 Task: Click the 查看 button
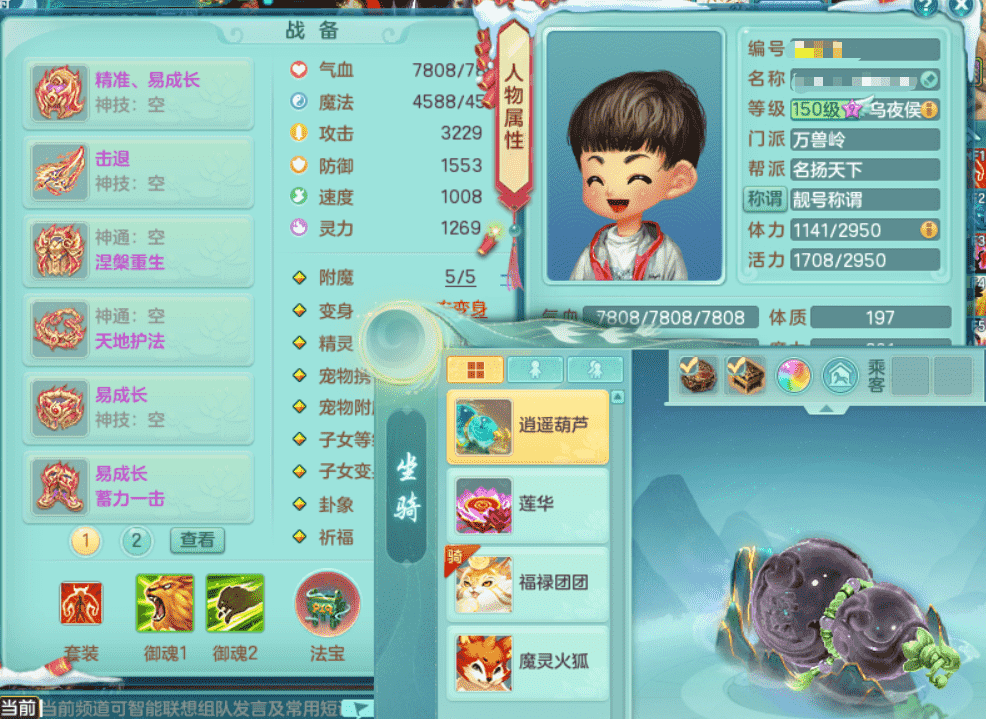[197, 540]
